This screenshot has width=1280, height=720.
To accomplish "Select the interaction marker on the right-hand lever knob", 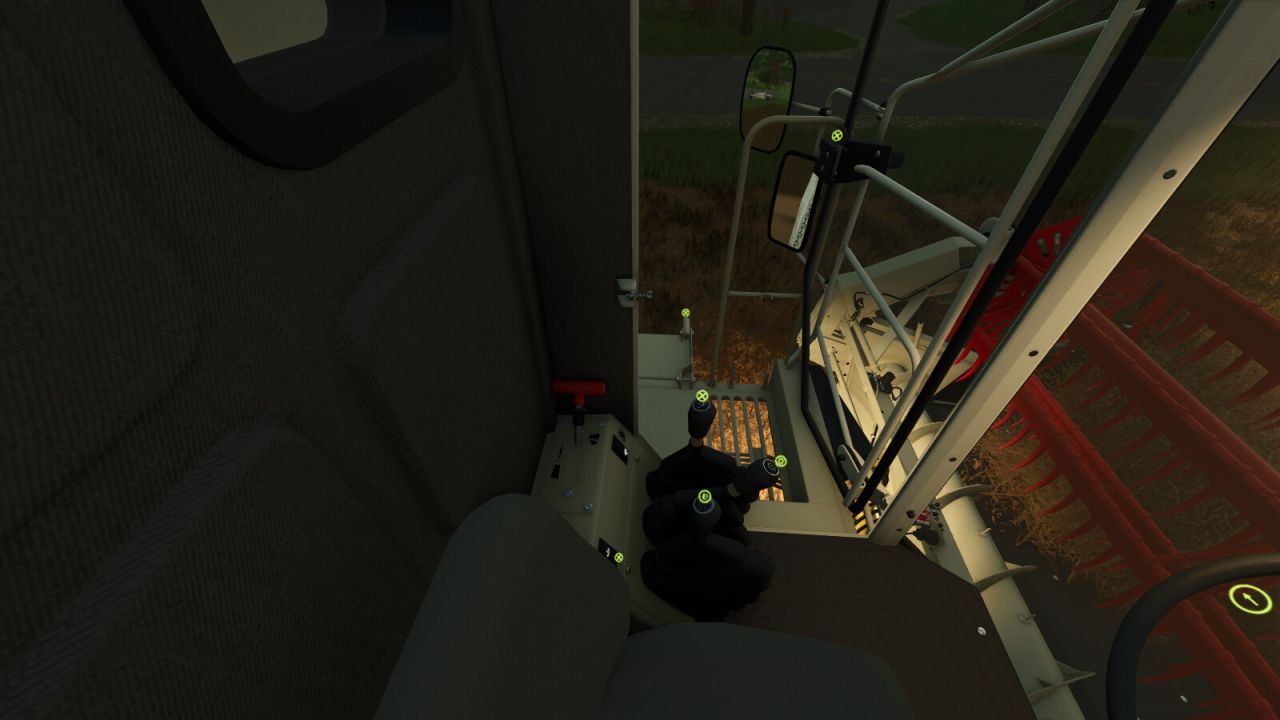I will click(782, 460).
